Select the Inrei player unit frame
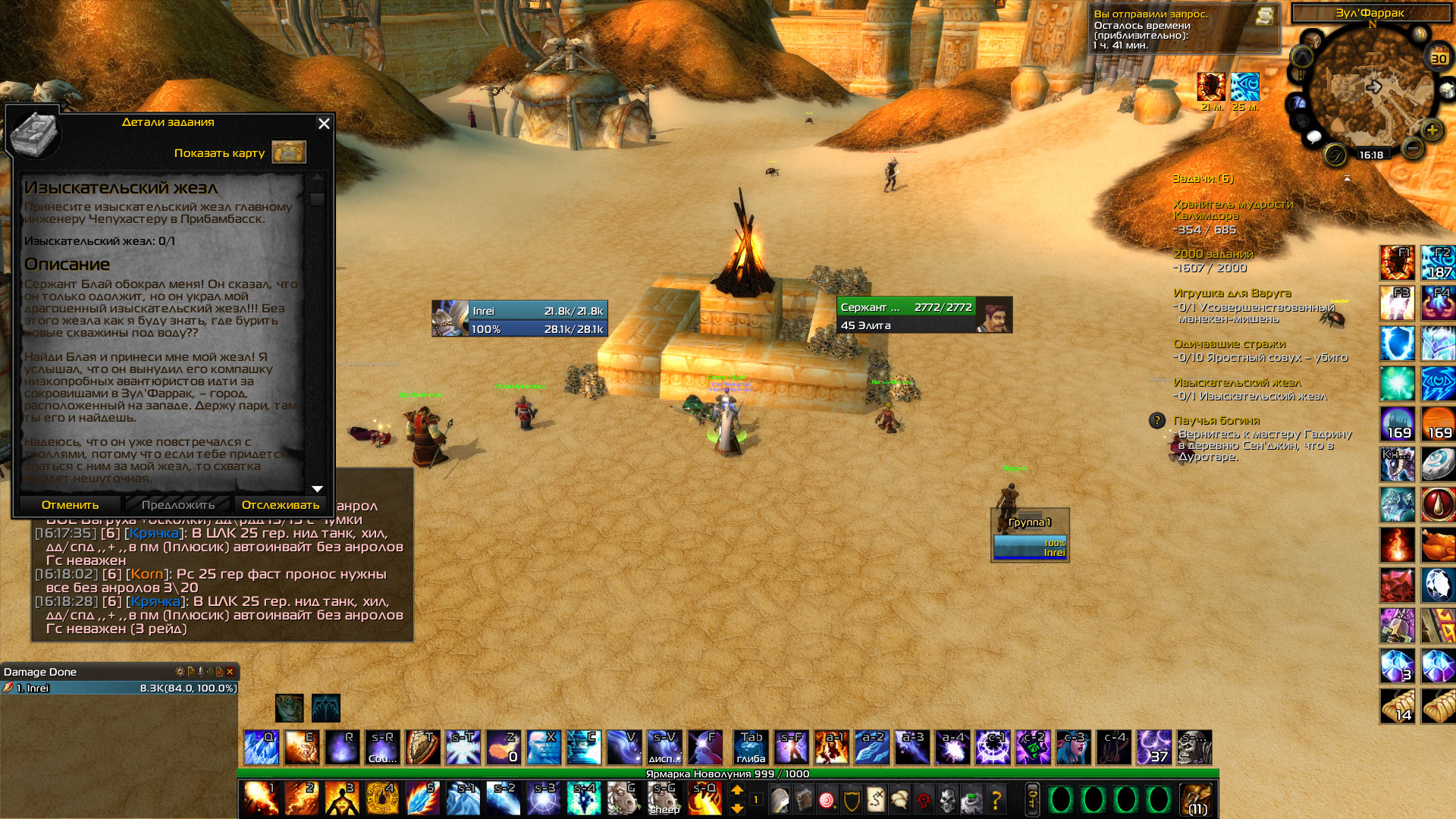This screenshot has height=819, width=1456. (x=519, y=319)
